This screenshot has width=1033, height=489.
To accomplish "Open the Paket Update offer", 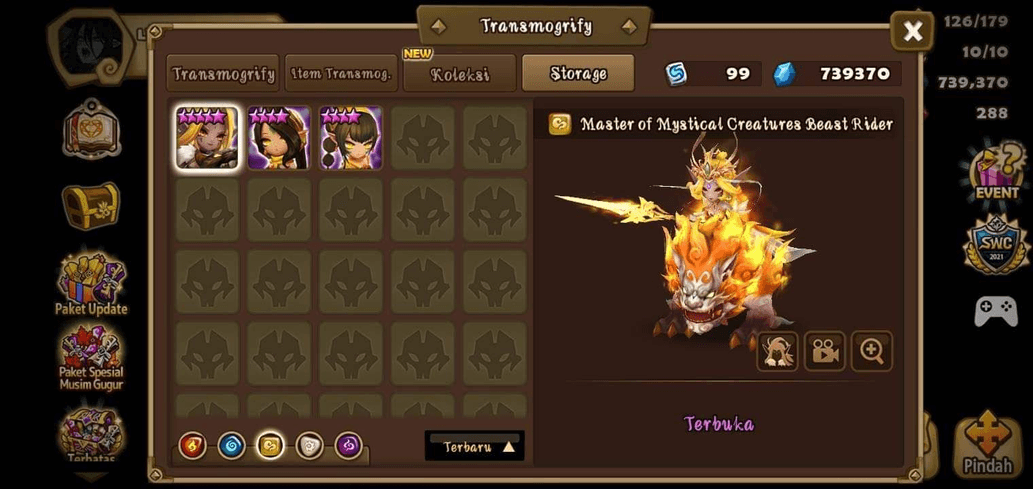I will point(91,284).
